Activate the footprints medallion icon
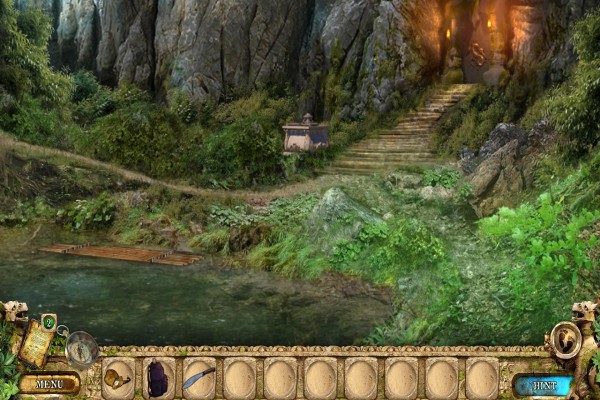 coord(566,340)
